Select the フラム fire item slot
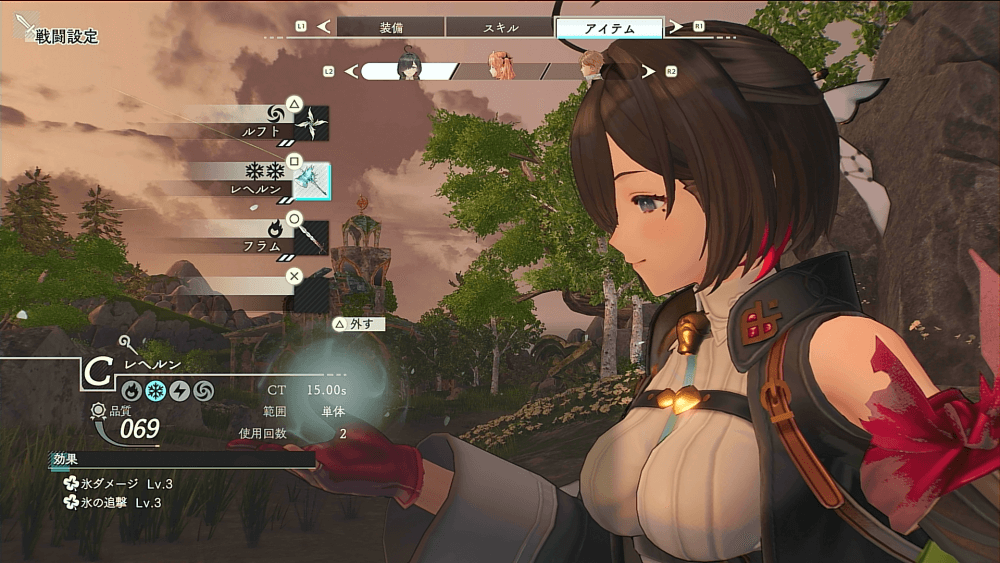This screenshot has height=563, width=1000. pos(311,237)
